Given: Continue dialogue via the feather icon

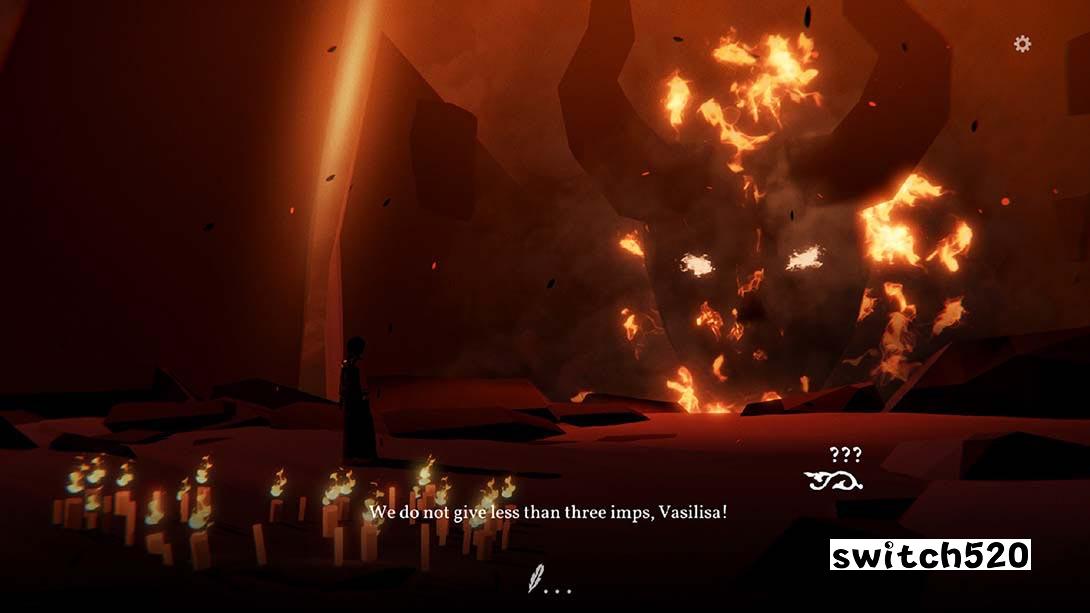Looking at the screenshot, I should (x=537, y=579).
